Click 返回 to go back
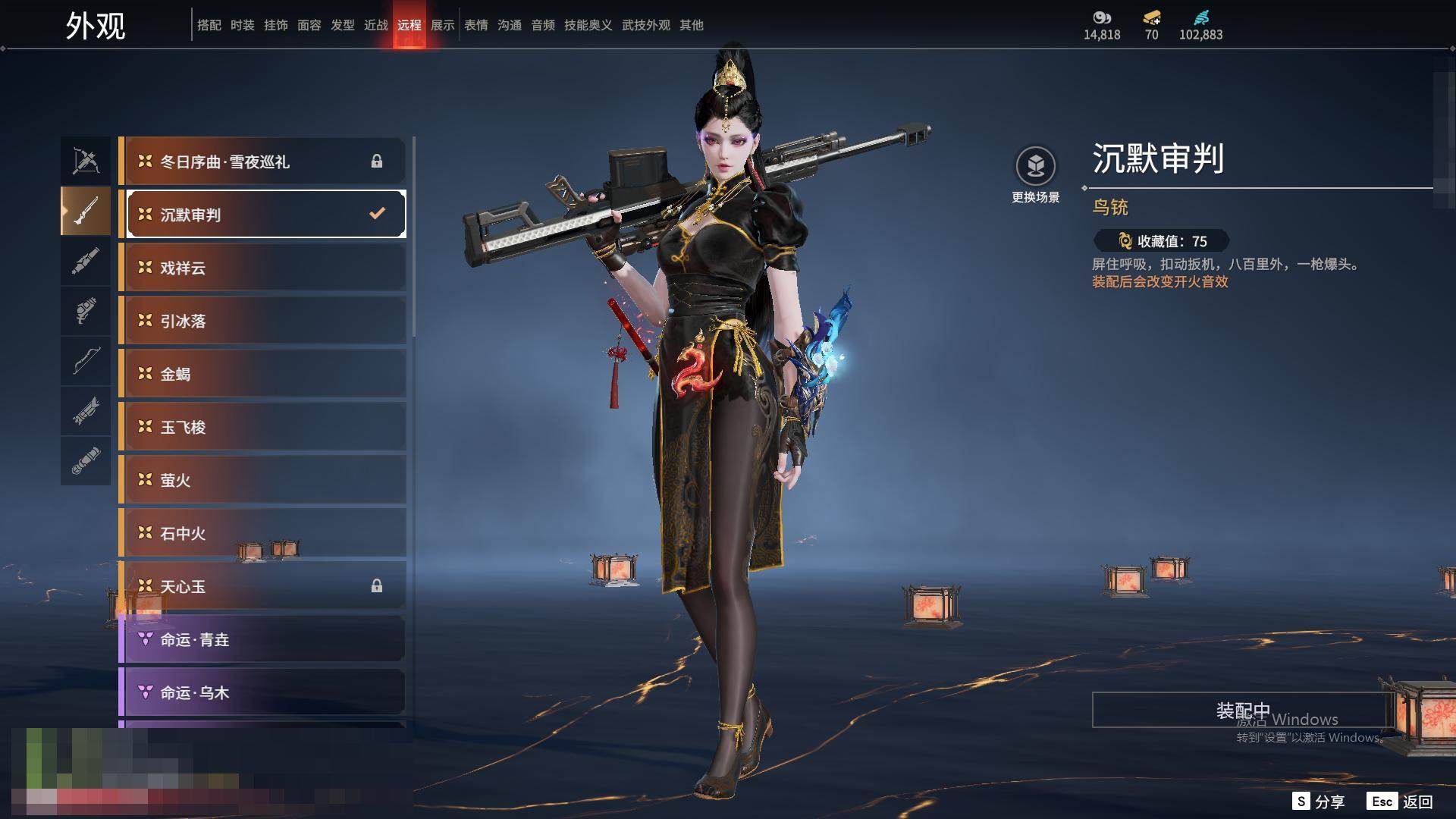Image resolution: width=1456 pixels, height=819 pixels. tap(1401, 802)
